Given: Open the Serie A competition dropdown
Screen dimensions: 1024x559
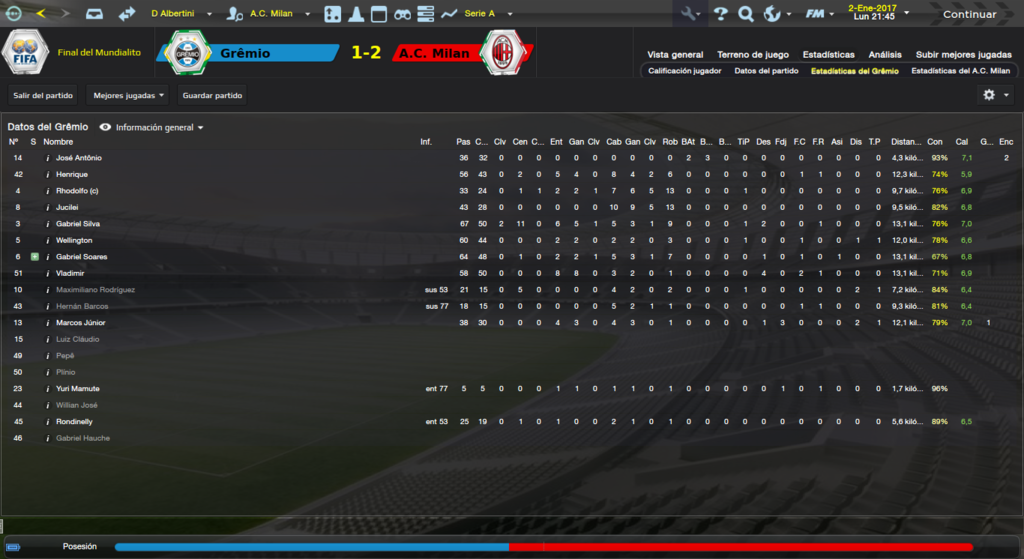Looking at the screenshot, I should pos(488,14).
